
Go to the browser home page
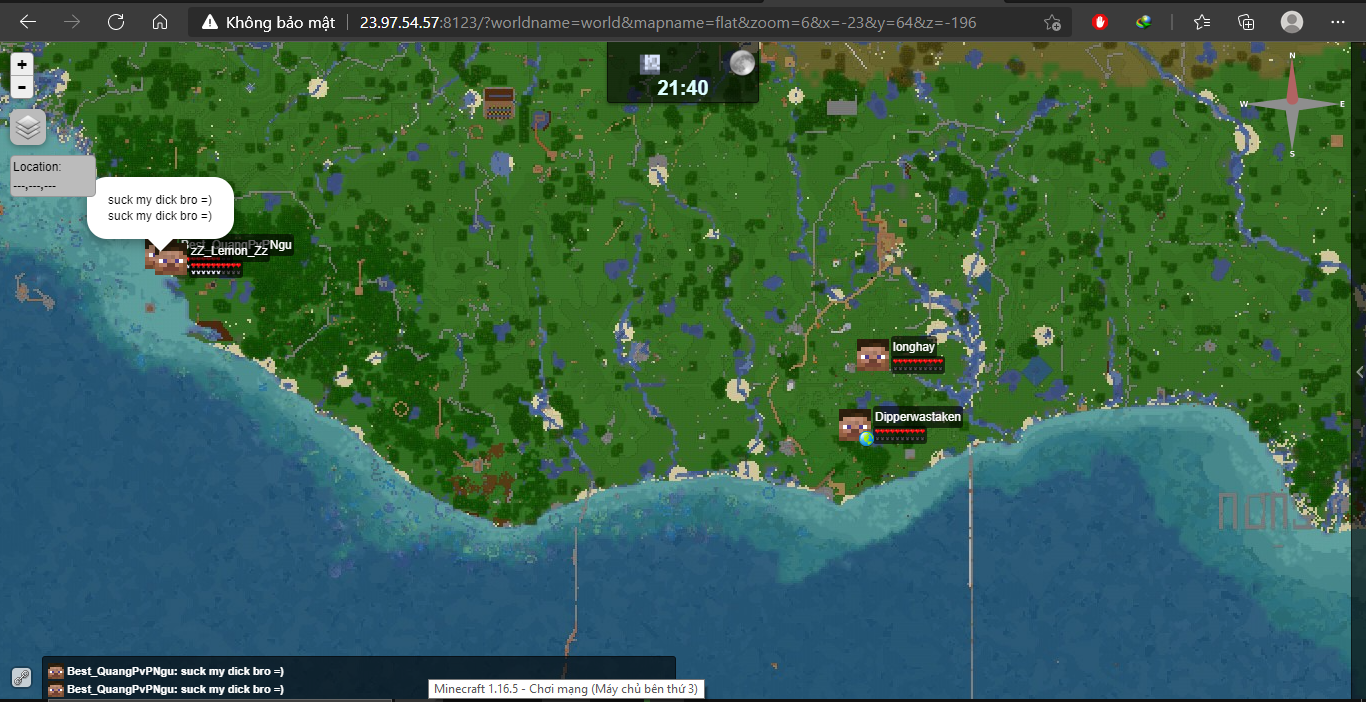coord(160,22)
